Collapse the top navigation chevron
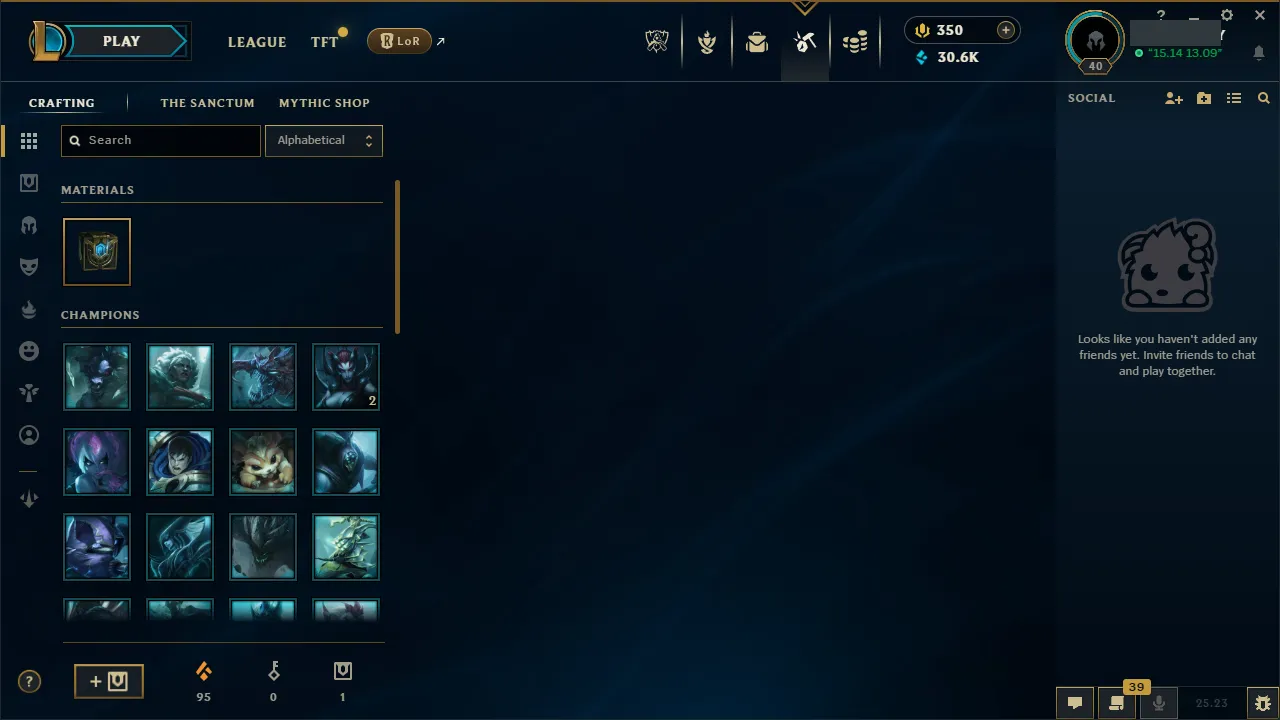The width and height of the screenshot is (1280, 720). 805,8
